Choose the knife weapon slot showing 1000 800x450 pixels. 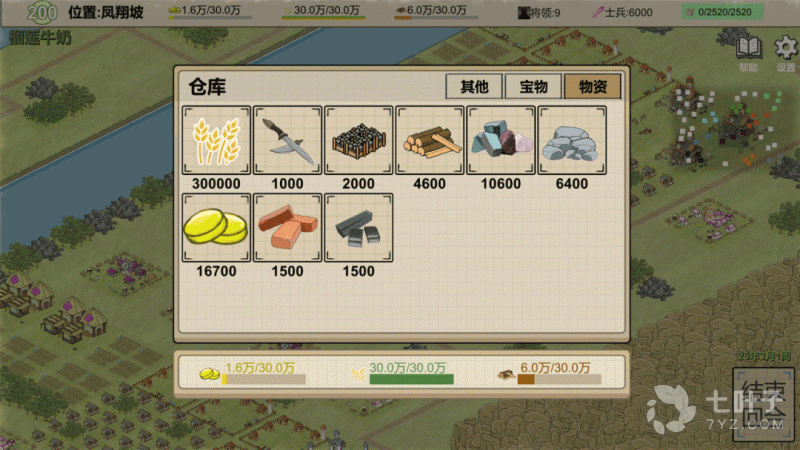click(x=287, y=140)
